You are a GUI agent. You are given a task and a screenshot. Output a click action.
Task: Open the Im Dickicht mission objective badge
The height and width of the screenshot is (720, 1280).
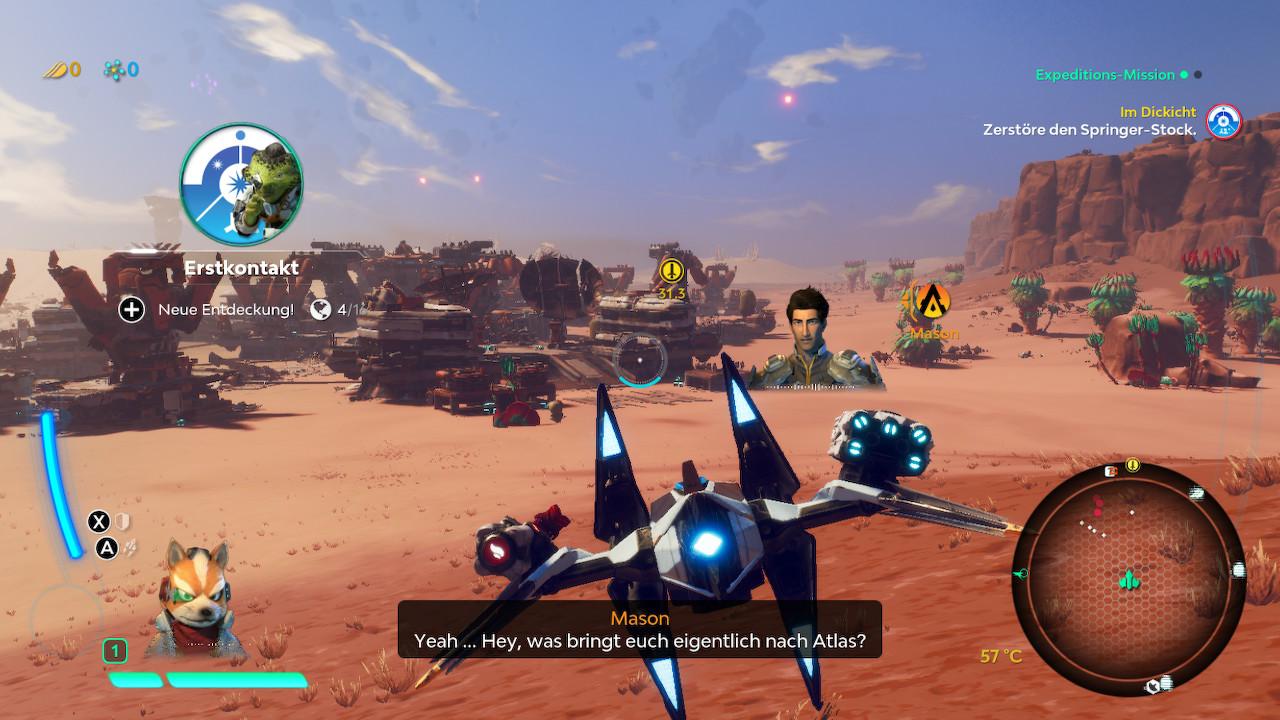click(x=1222, y=121)
